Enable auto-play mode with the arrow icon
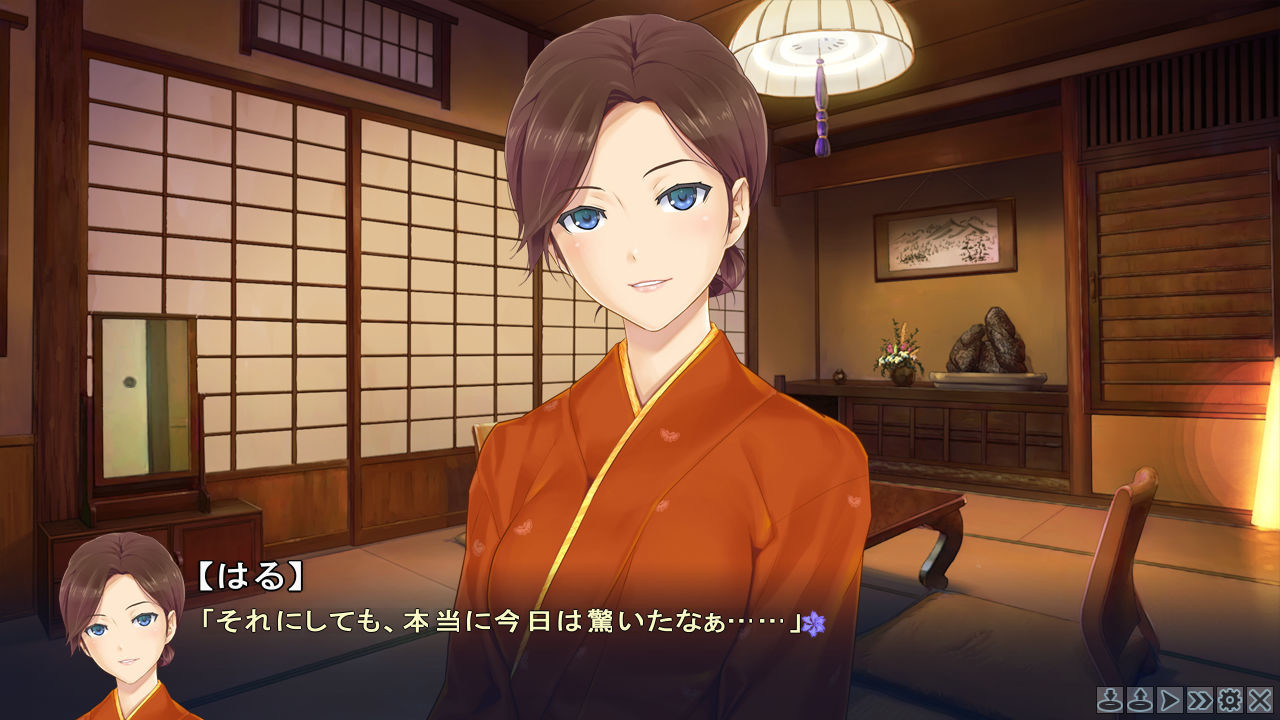The image size is (1280, 720). point(1167,701)
